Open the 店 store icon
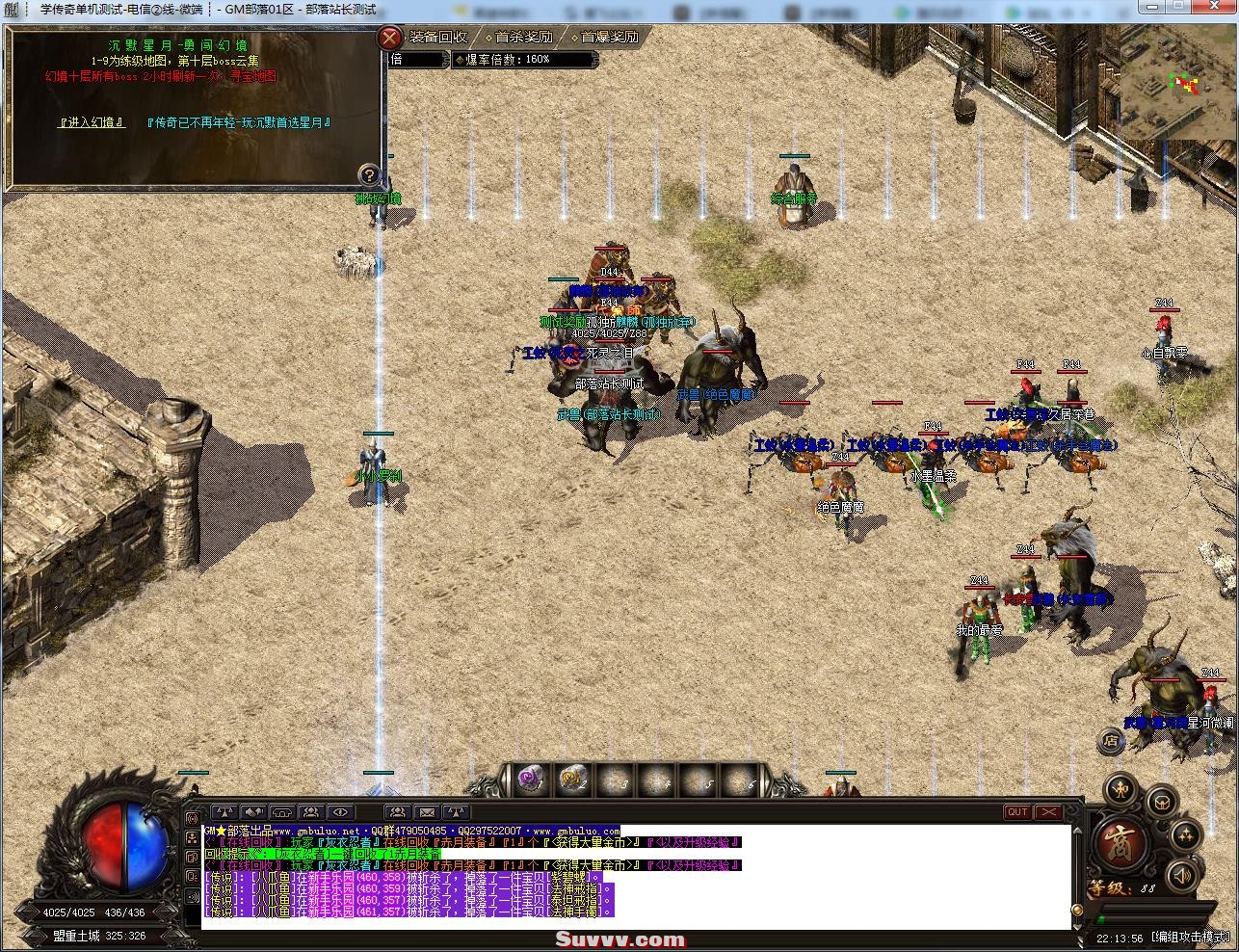The width and height of the screenshot is (1239, 952). 1112,741
